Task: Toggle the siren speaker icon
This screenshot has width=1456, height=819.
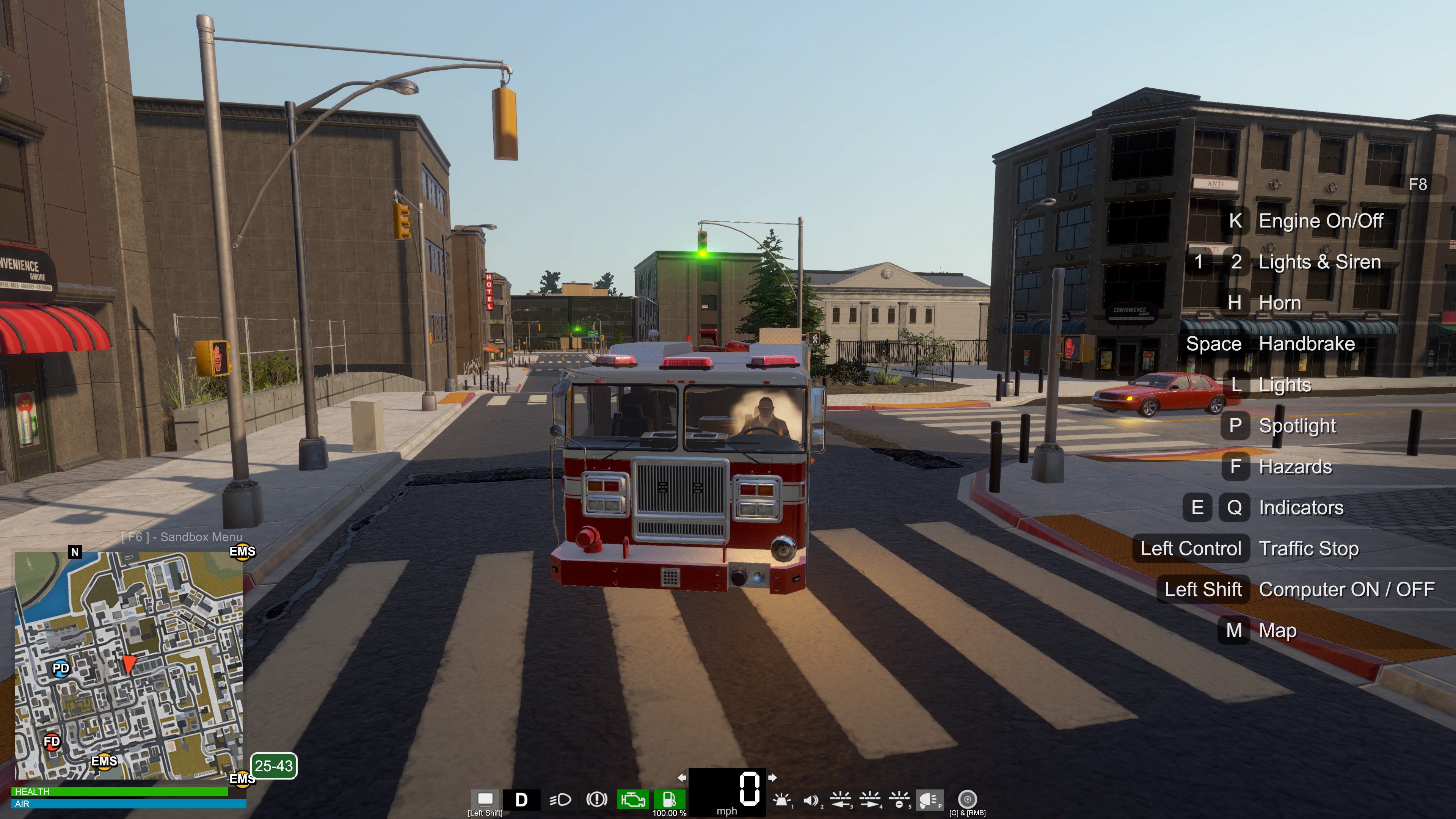Action: [811, 800]
